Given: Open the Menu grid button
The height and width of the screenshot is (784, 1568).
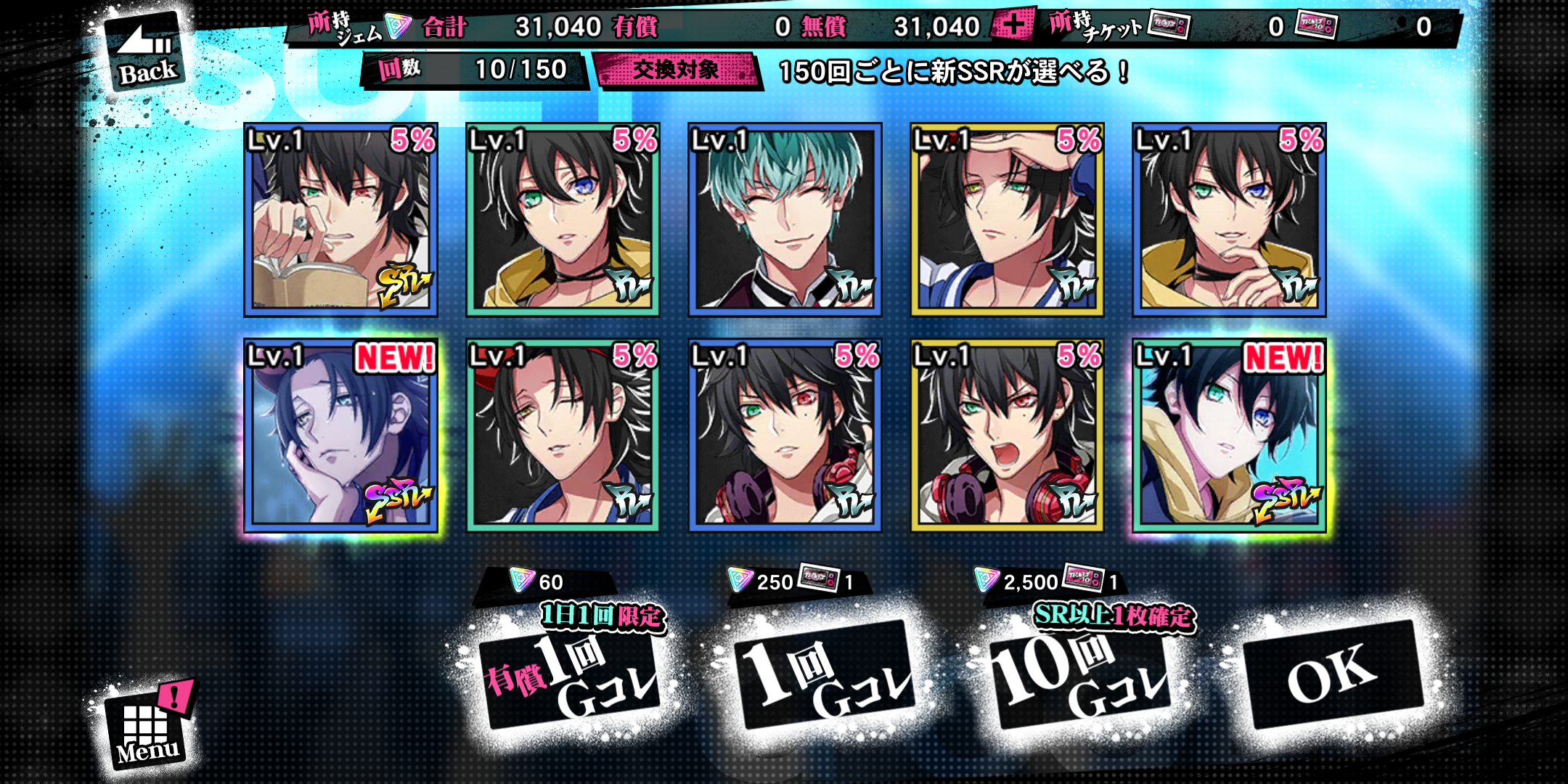Looking at the screenshot, I should [x=147, y=727].
